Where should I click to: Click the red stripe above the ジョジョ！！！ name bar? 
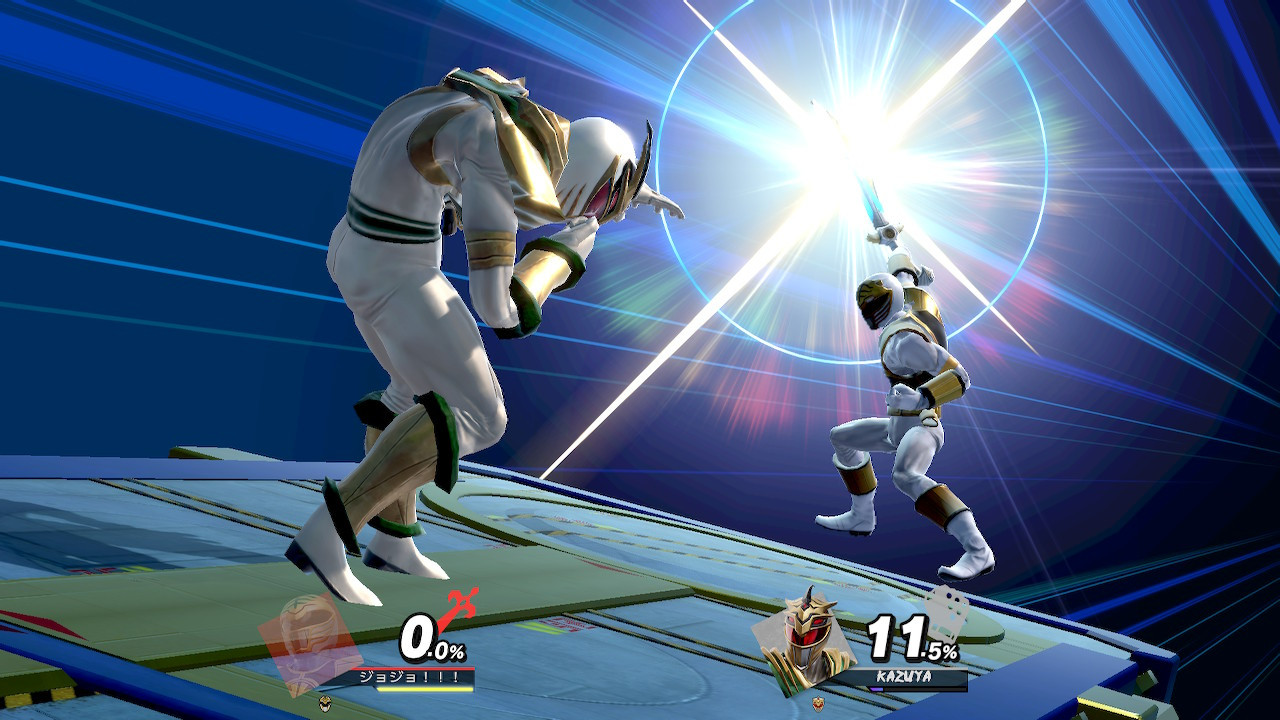pyautogui.click(x=412, y=670)
